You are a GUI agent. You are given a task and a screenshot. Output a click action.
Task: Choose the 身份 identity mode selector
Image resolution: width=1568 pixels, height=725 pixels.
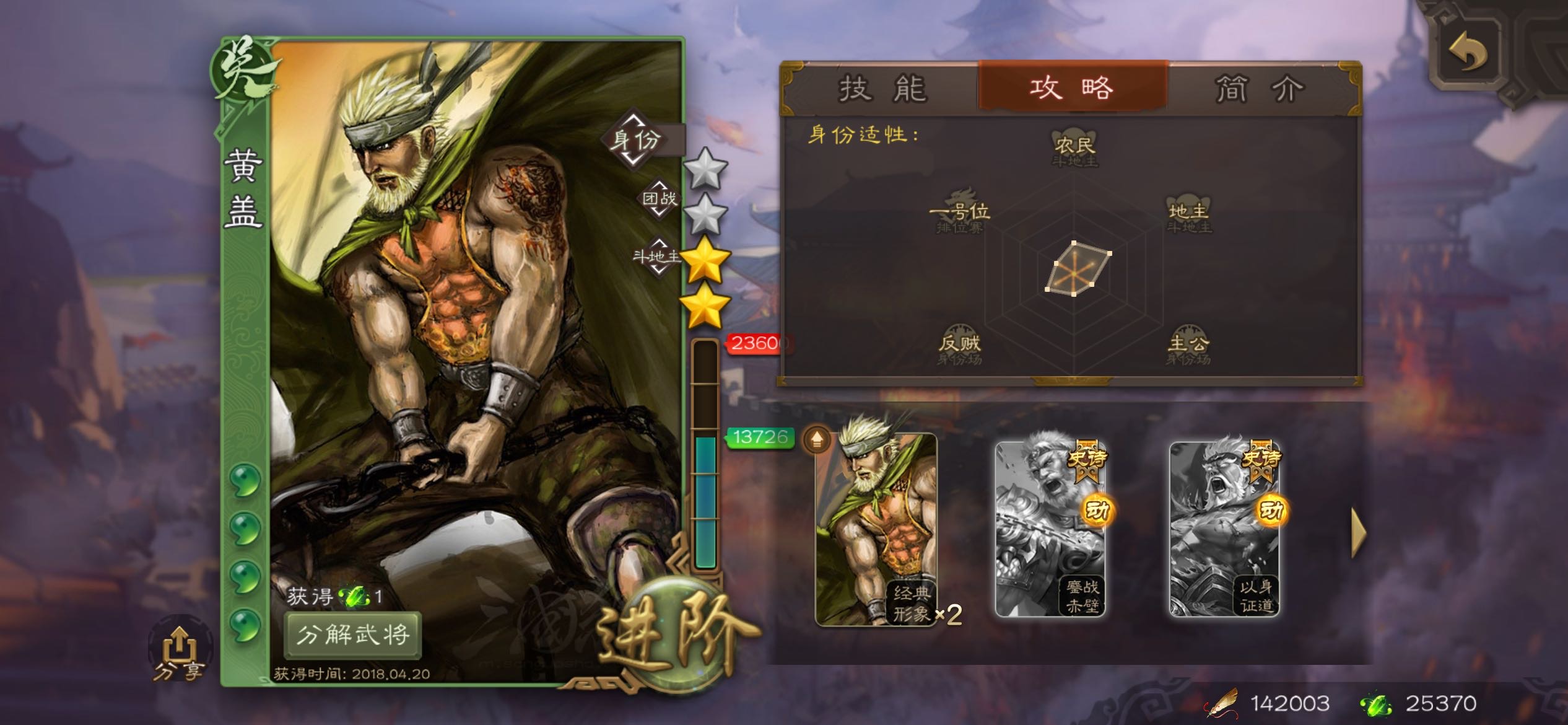point(635,139)
